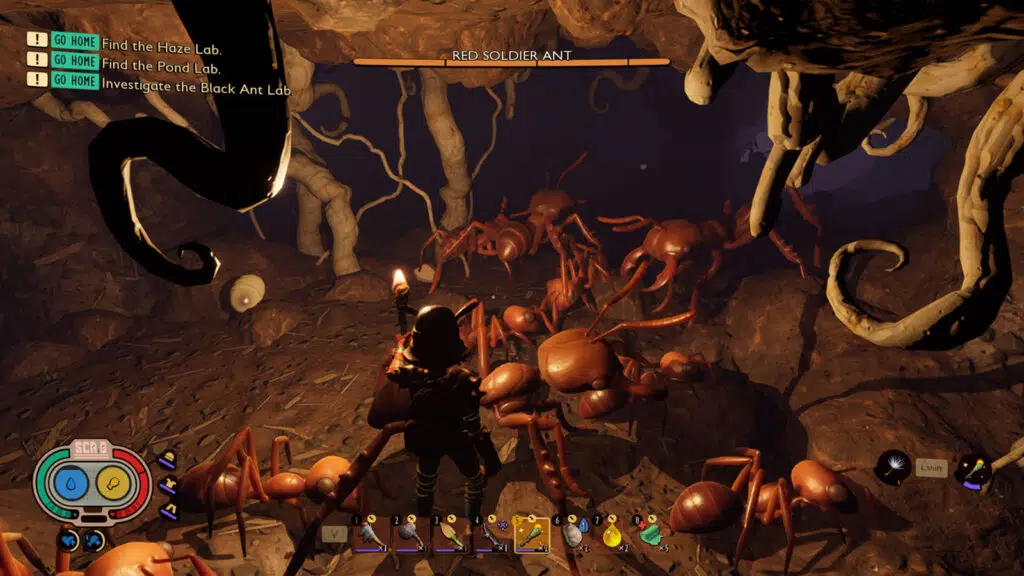
Task: Click the dandelion tuft glider icon
Action: [893, 467]
